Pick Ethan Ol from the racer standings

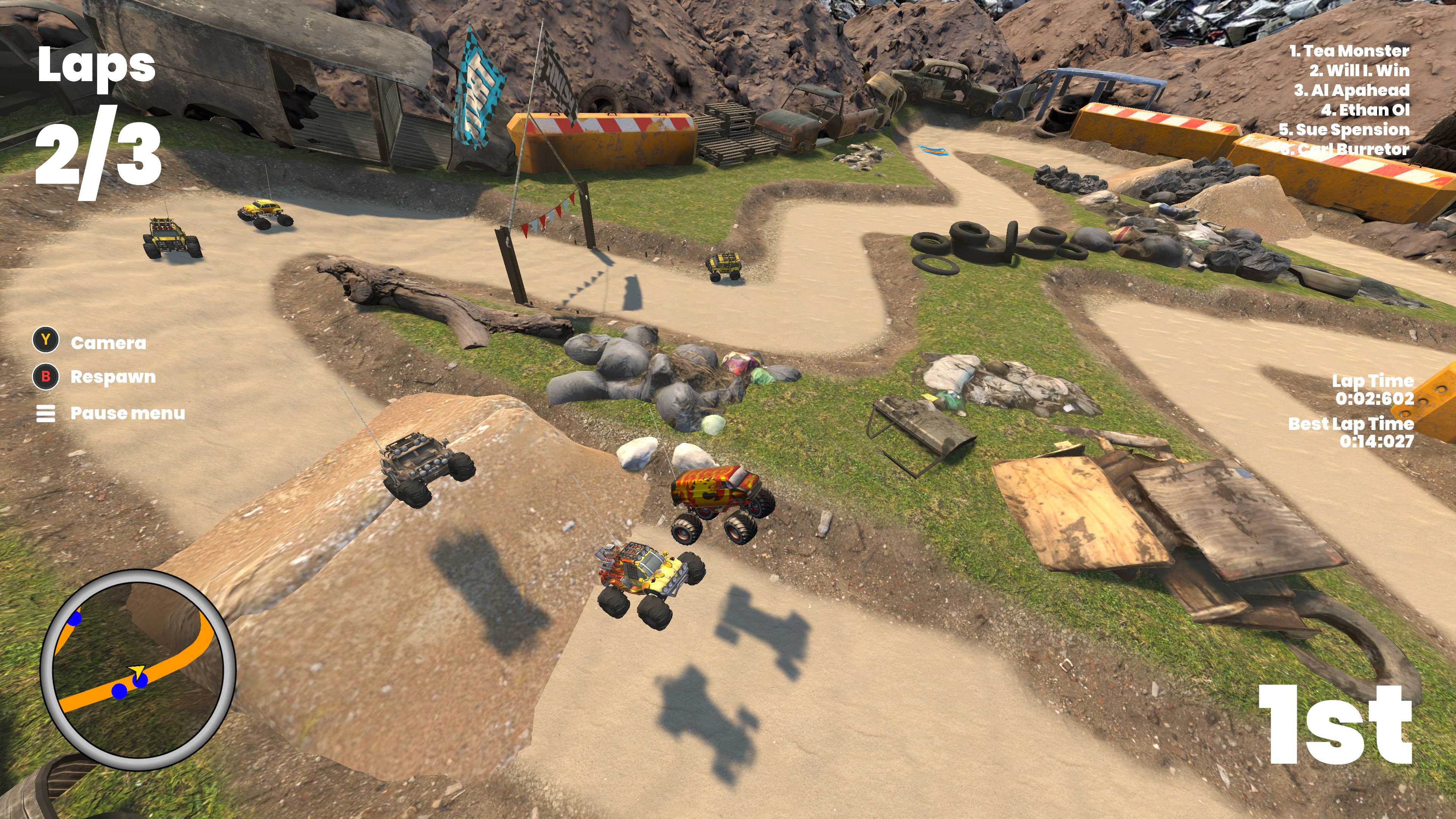coord(1365,110)
